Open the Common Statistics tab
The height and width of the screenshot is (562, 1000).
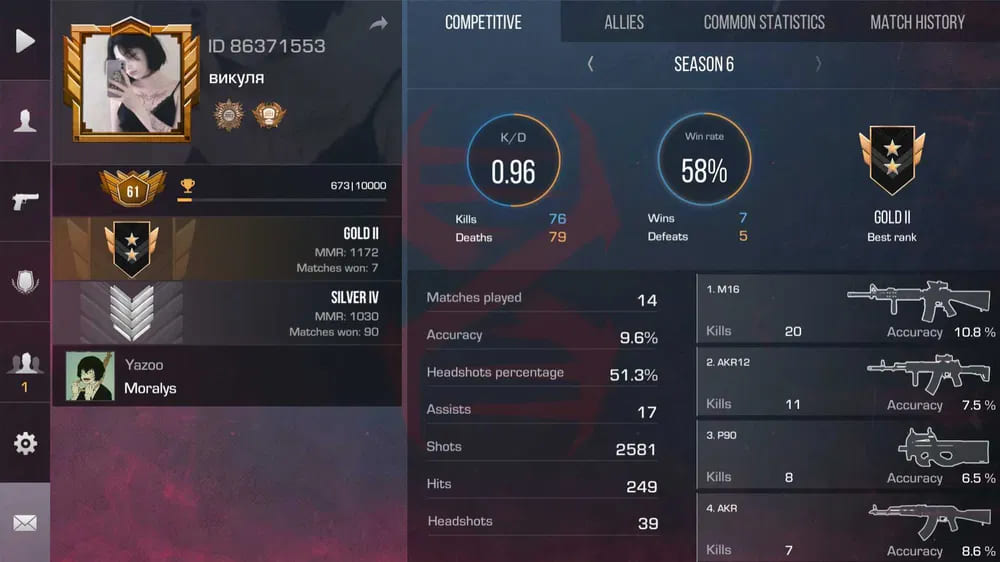pos(764,22)
